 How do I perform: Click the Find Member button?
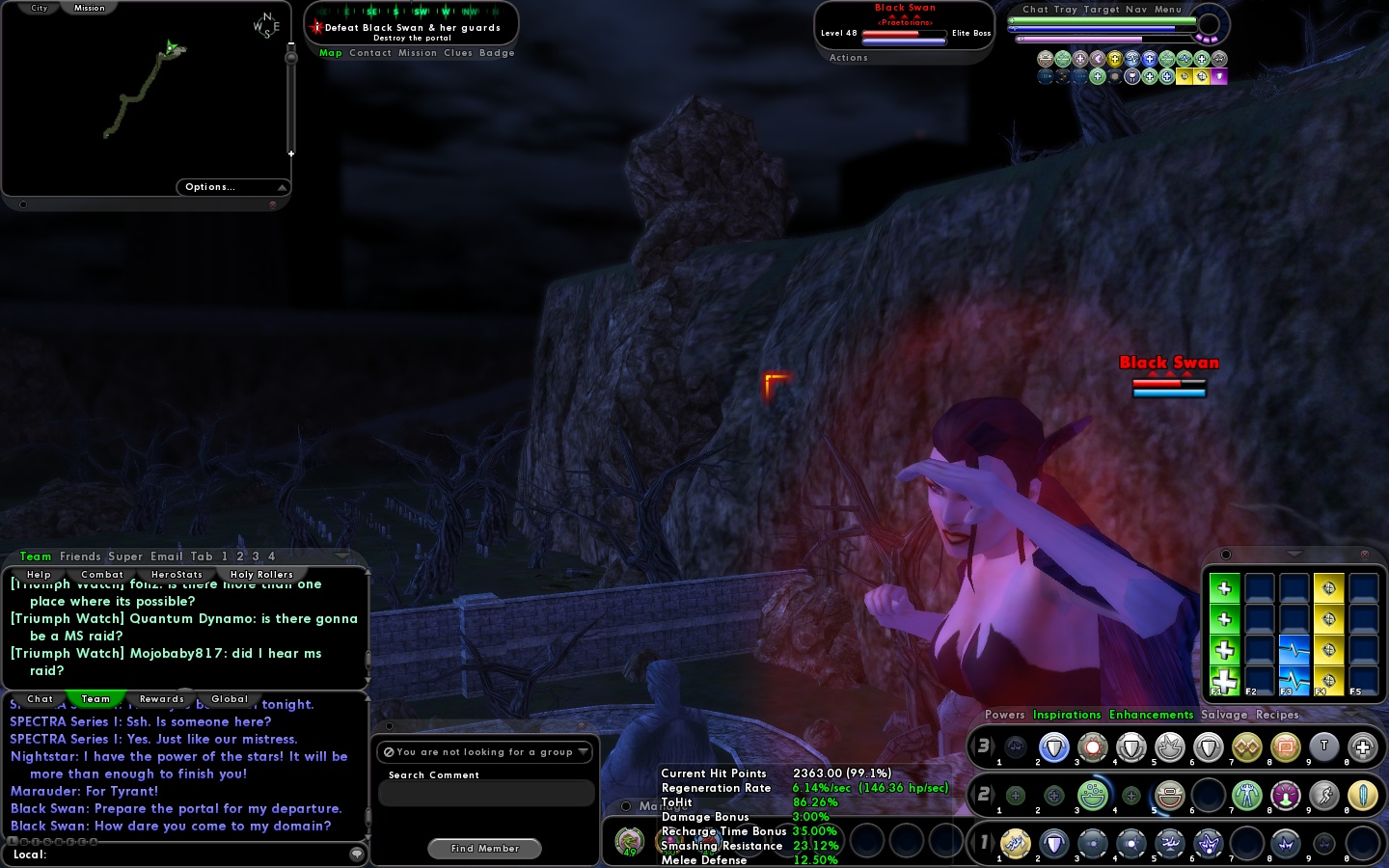pos(484,849)
